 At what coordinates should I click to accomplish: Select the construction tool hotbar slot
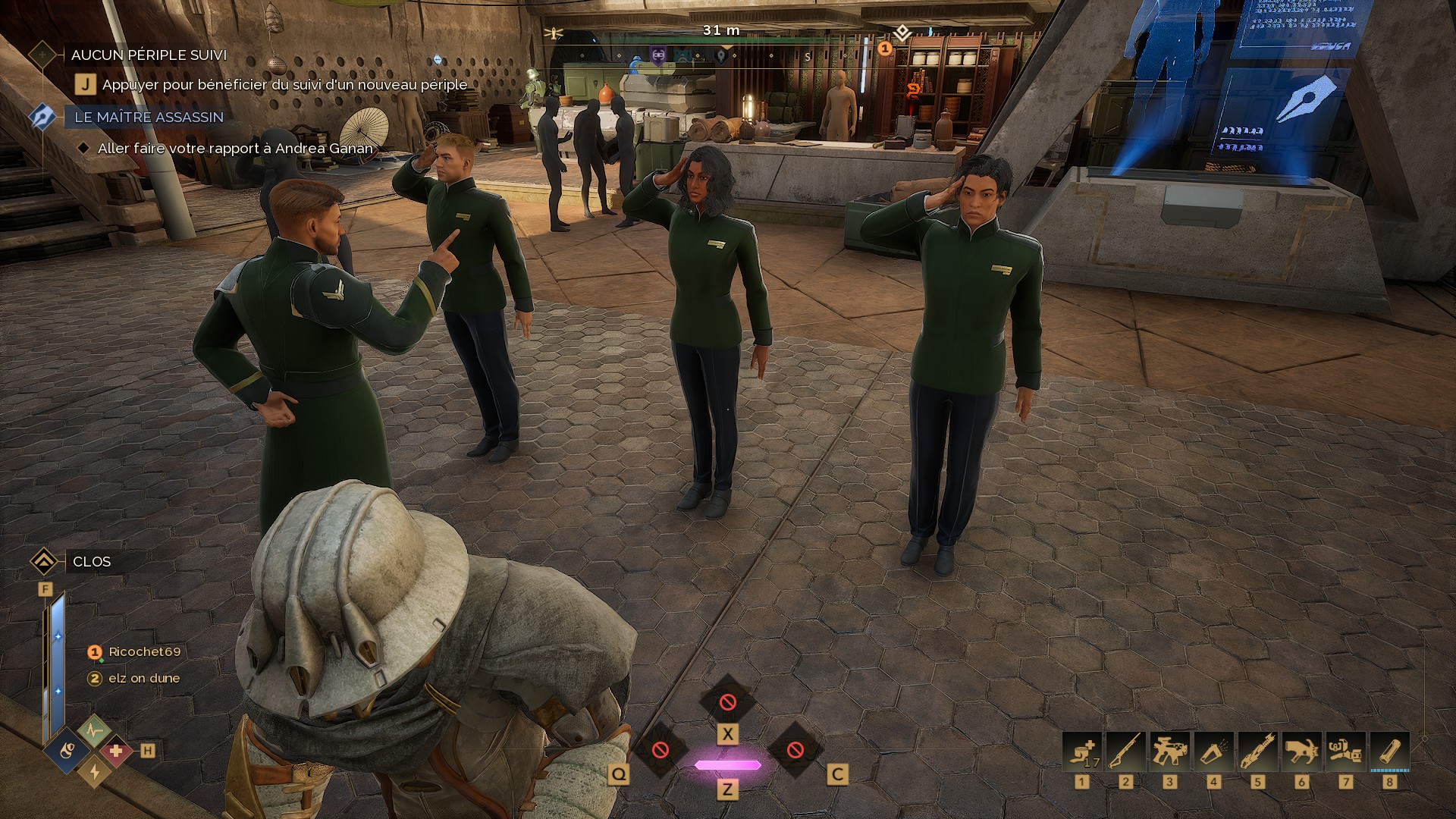click(x=1346, y=752)
